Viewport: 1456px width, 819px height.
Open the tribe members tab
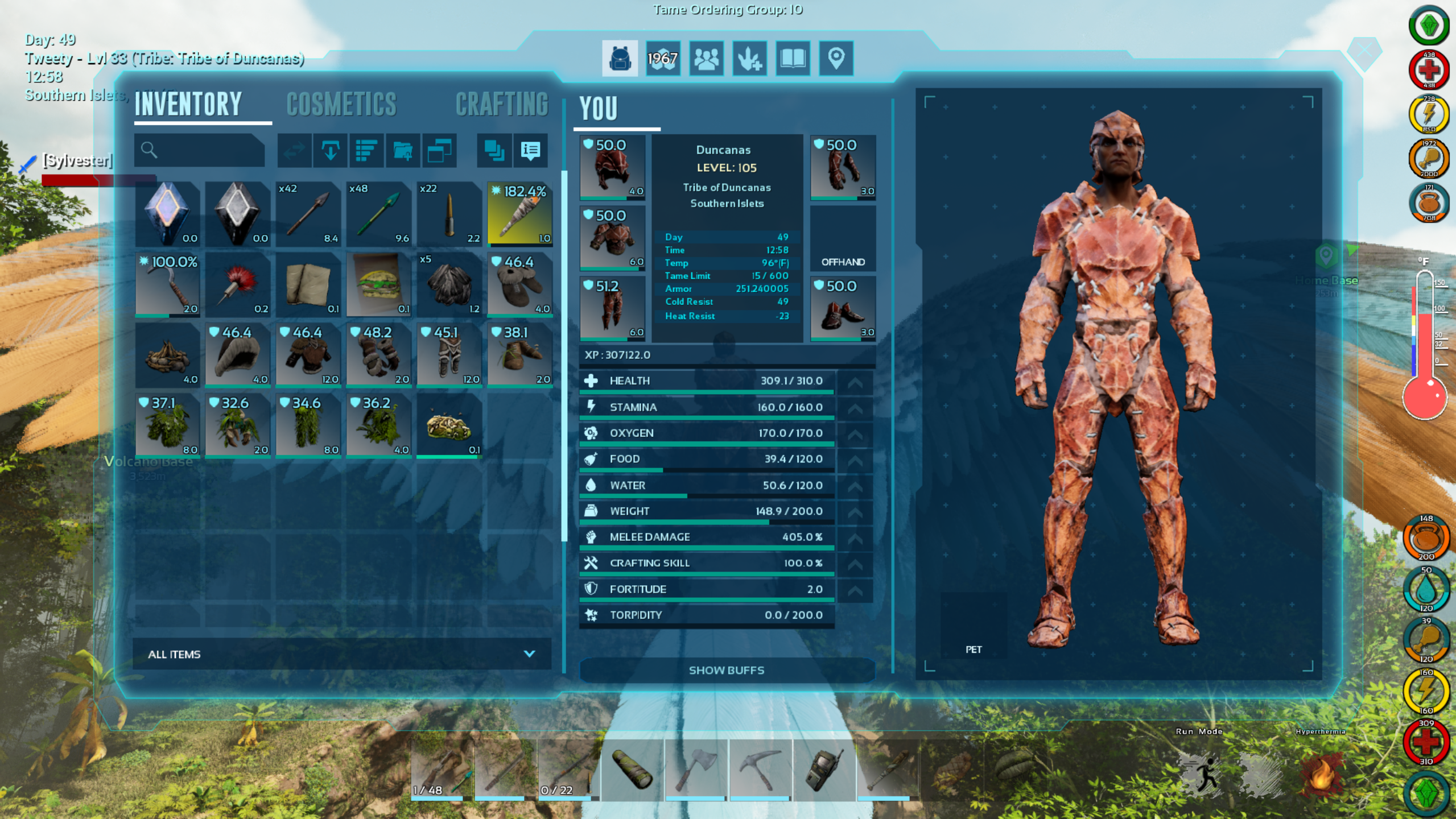pyautogui.click(x=706, y=58)
